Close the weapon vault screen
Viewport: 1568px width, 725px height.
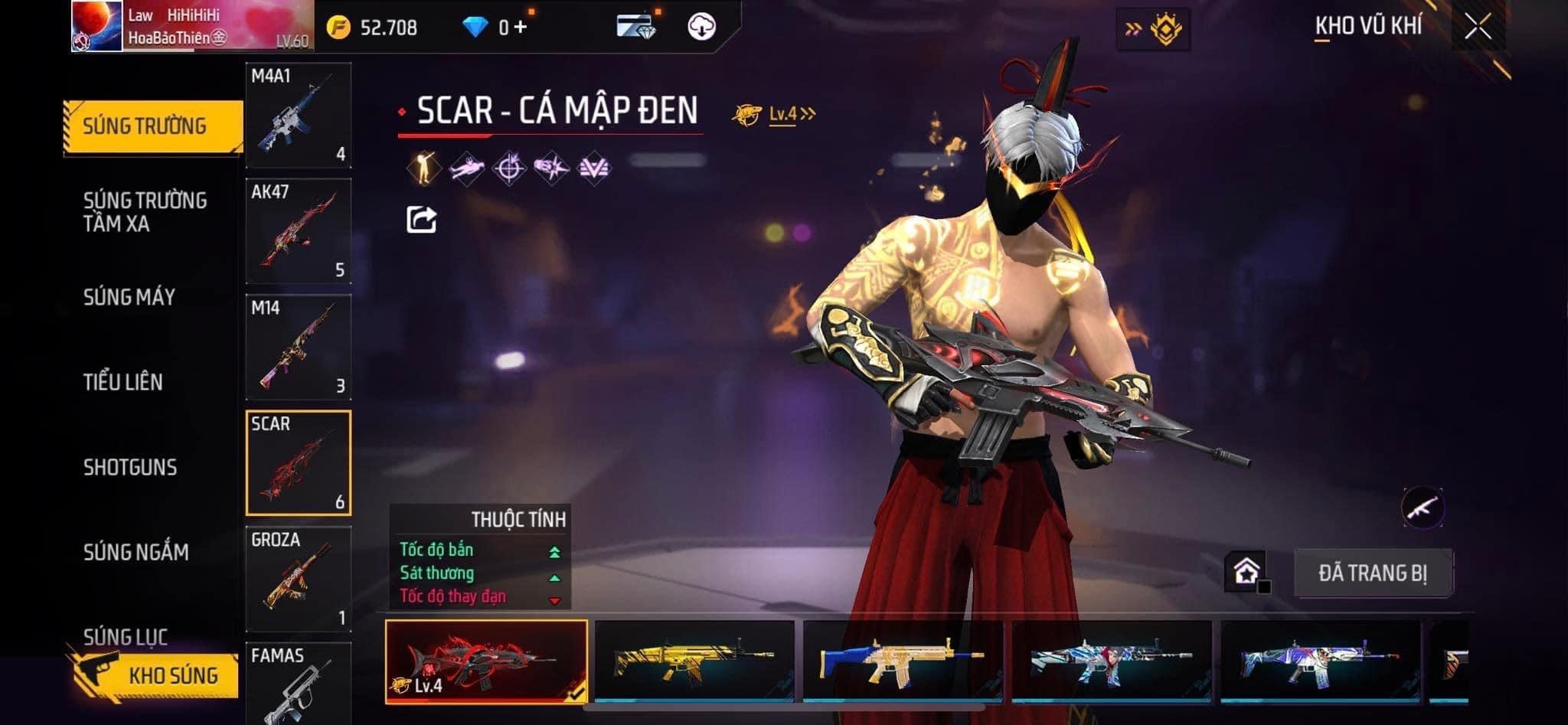pos(1477,27)
